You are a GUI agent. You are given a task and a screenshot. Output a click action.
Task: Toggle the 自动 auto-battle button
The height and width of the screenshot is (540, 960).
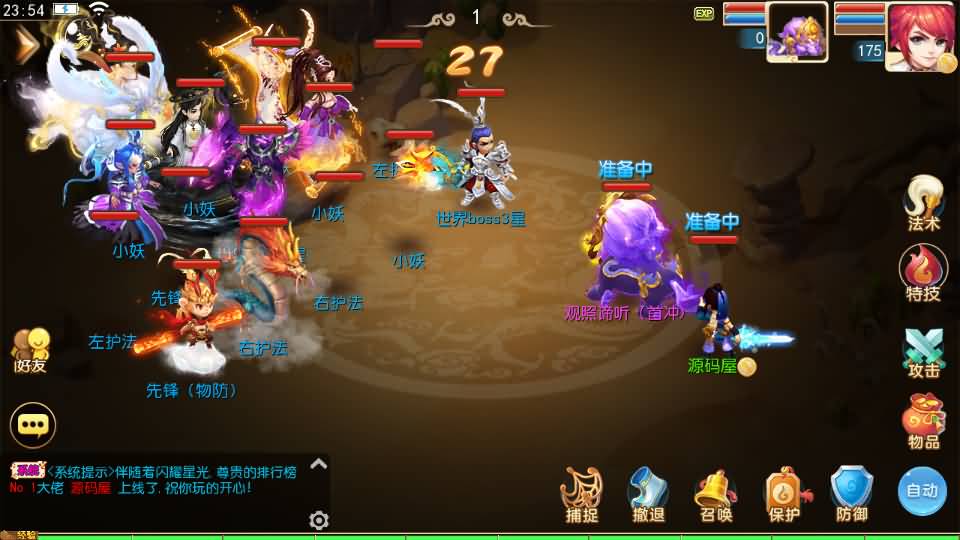921,490
